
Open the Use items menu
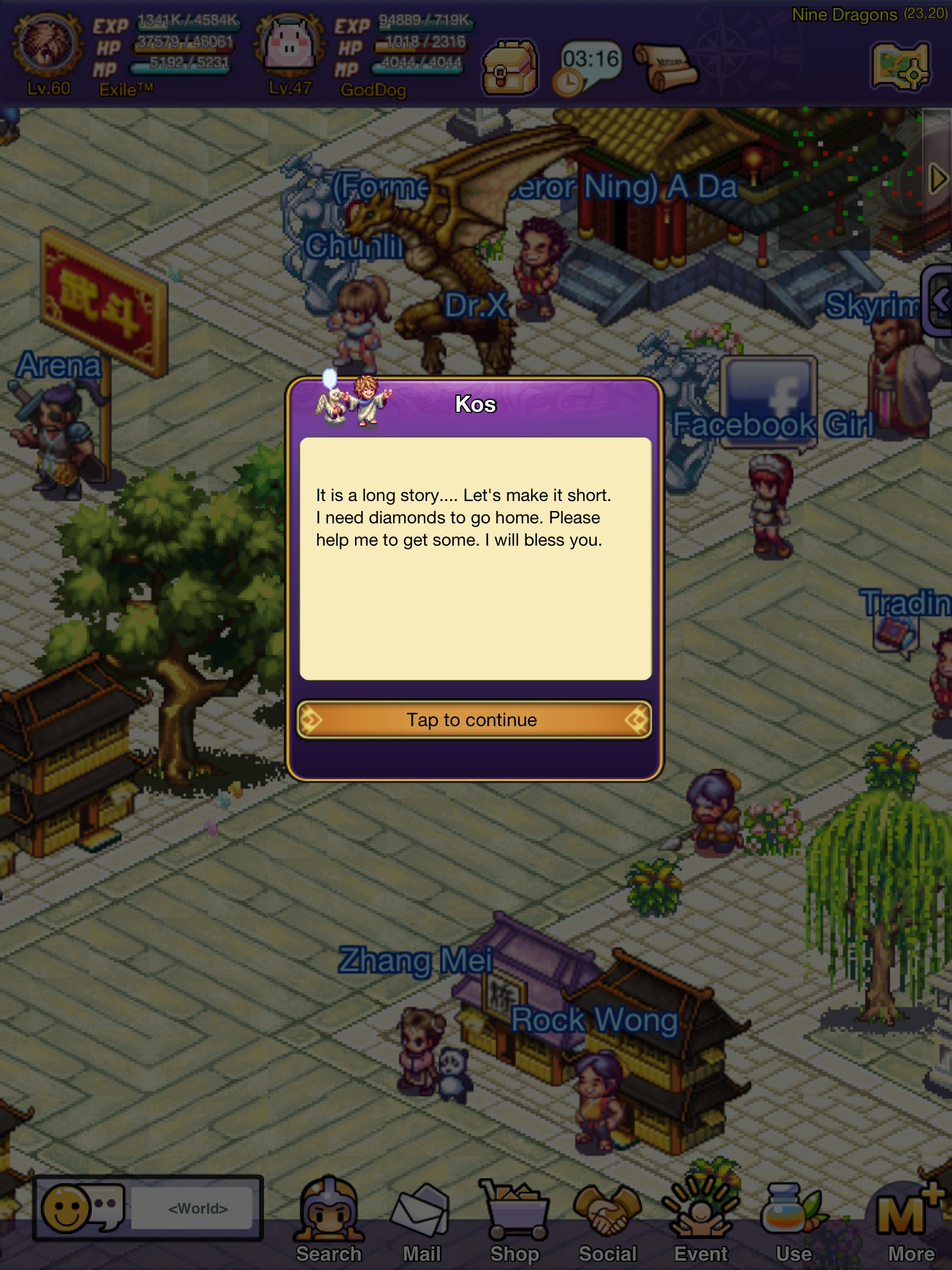[794, 1219]
